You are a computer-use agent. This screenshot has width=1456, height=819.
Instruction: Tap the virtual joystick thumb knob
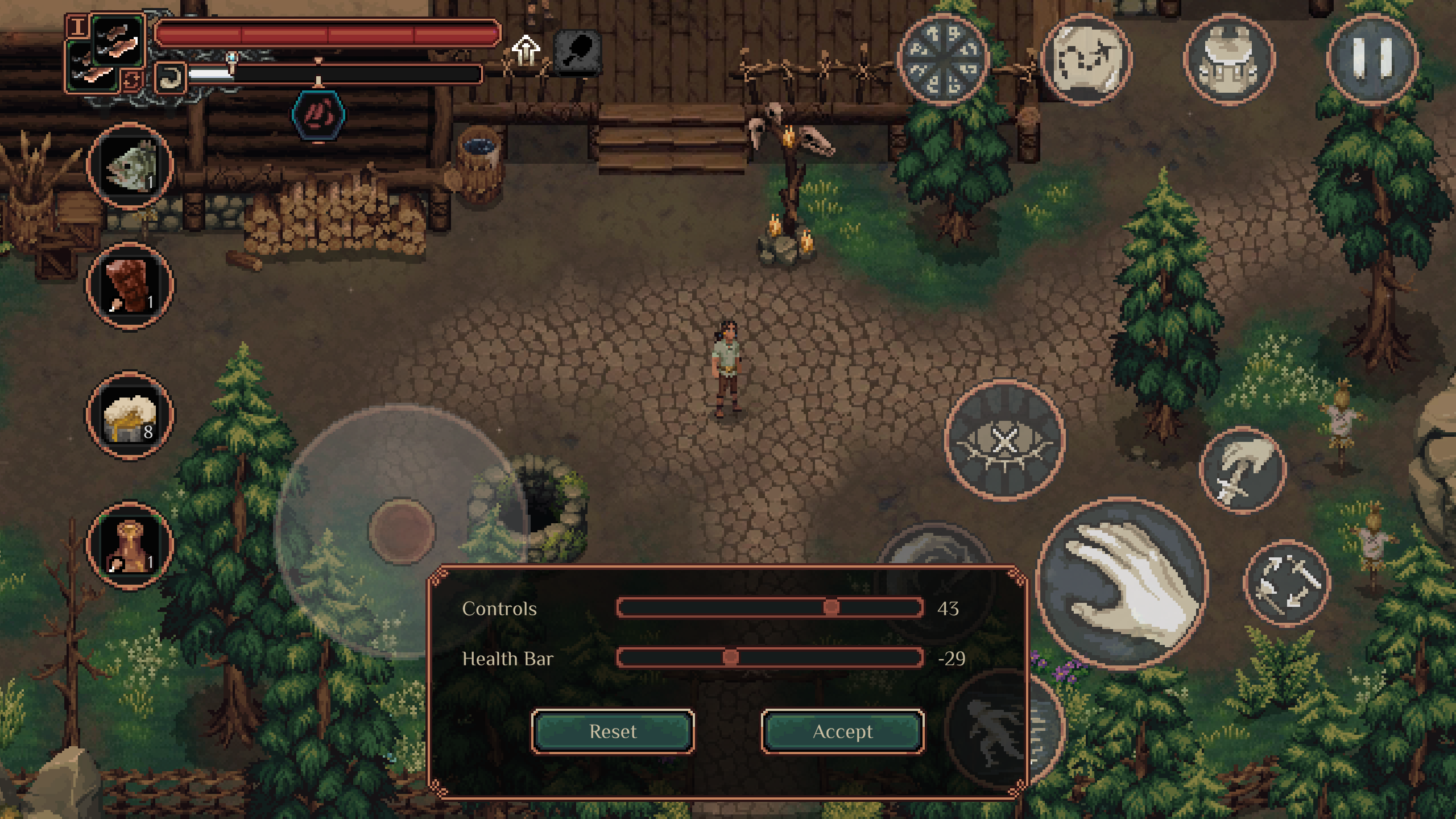point(402,531)
